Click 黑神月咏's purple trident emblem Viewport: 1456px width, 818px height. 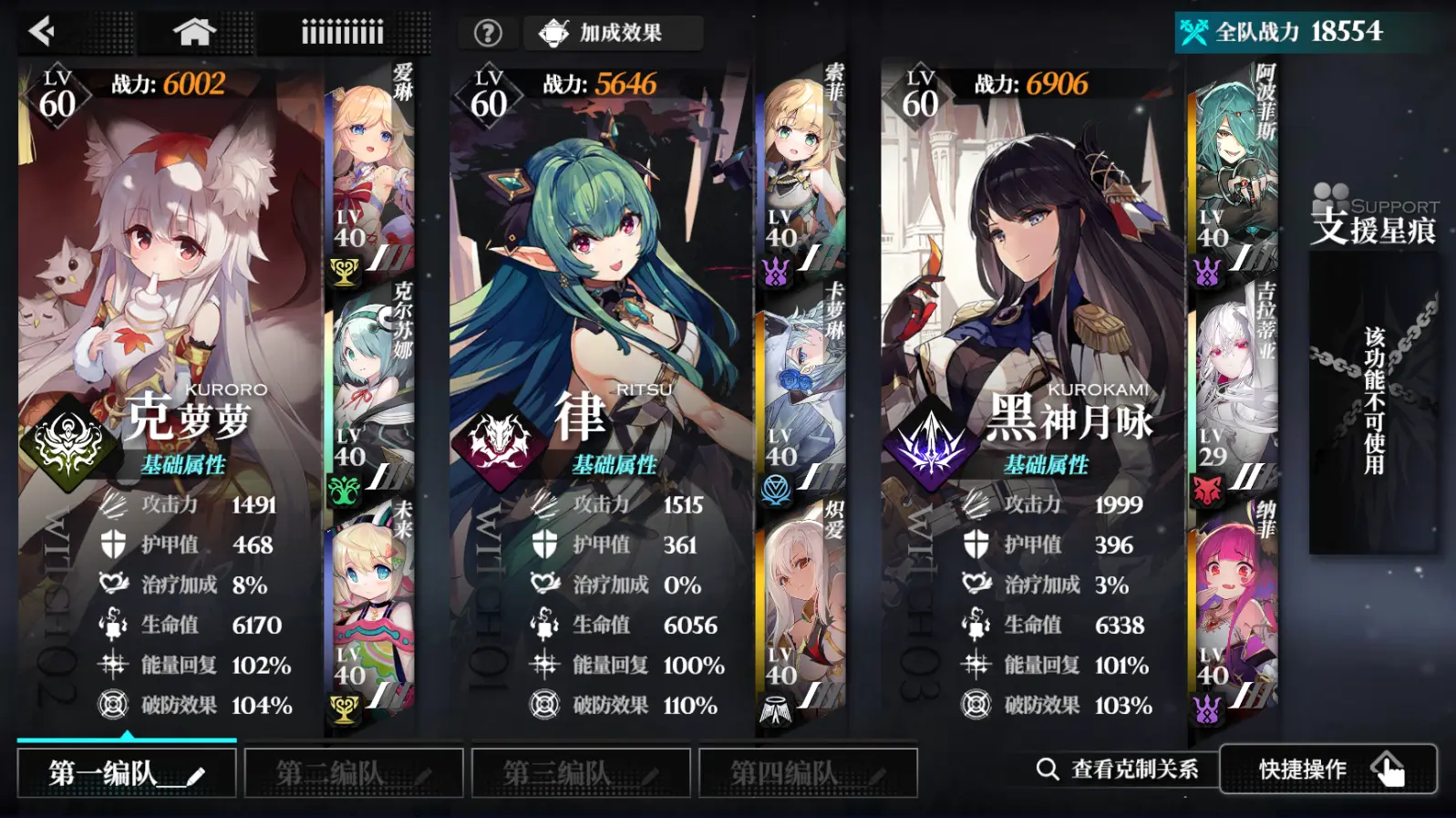coord(932,435)
